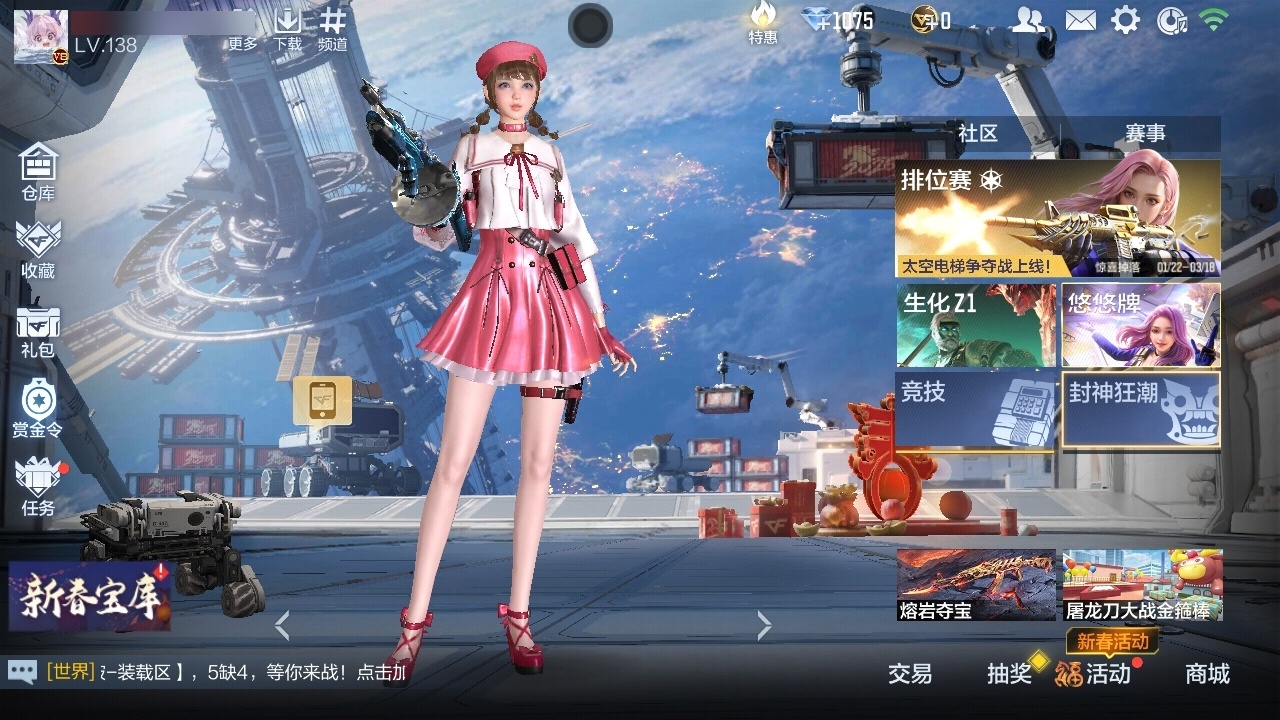Open the 熔岩夺宝 event
The width and height of the screenshot is (1280, 720).
(x=975, y=585)
